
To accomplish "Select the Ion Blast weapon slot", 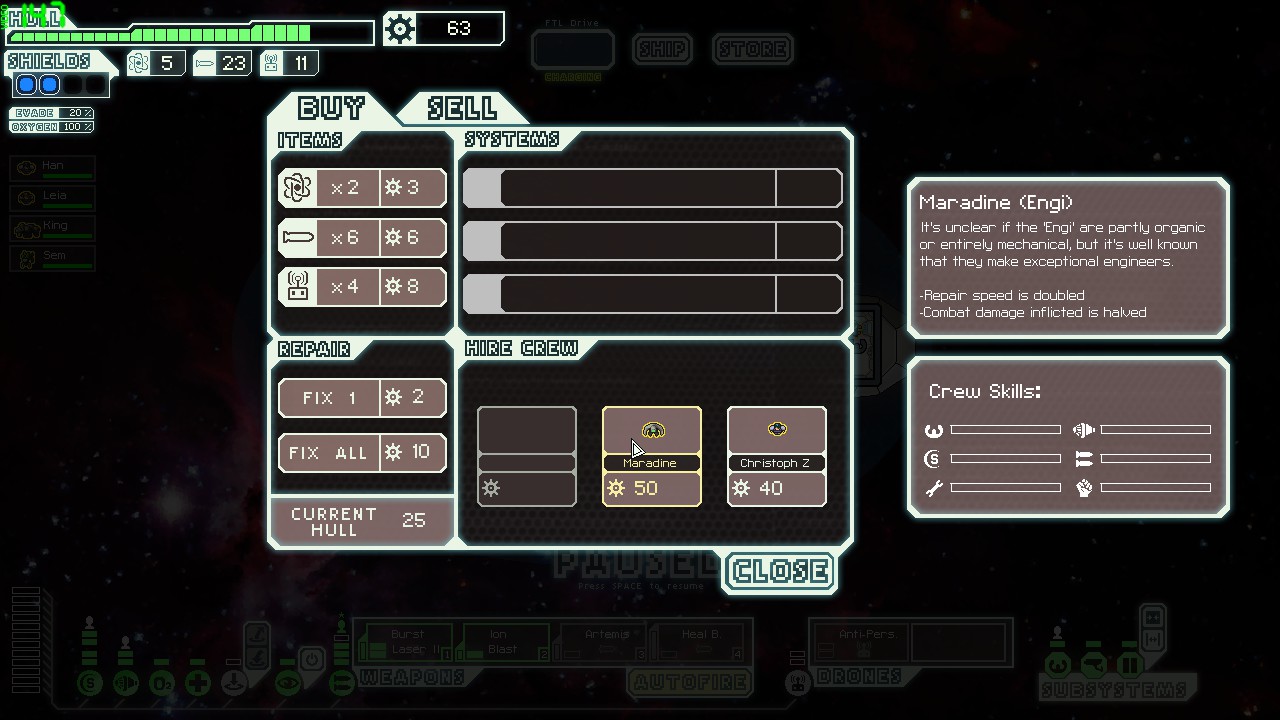I will tap(504, 642).
